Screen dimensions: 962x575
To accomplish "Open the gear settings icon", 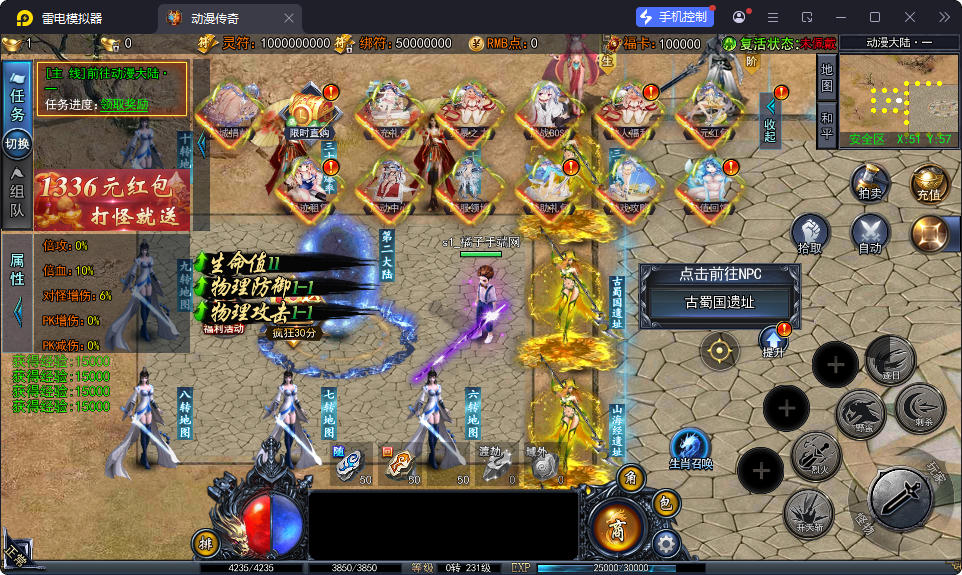I will coord(666,543).
